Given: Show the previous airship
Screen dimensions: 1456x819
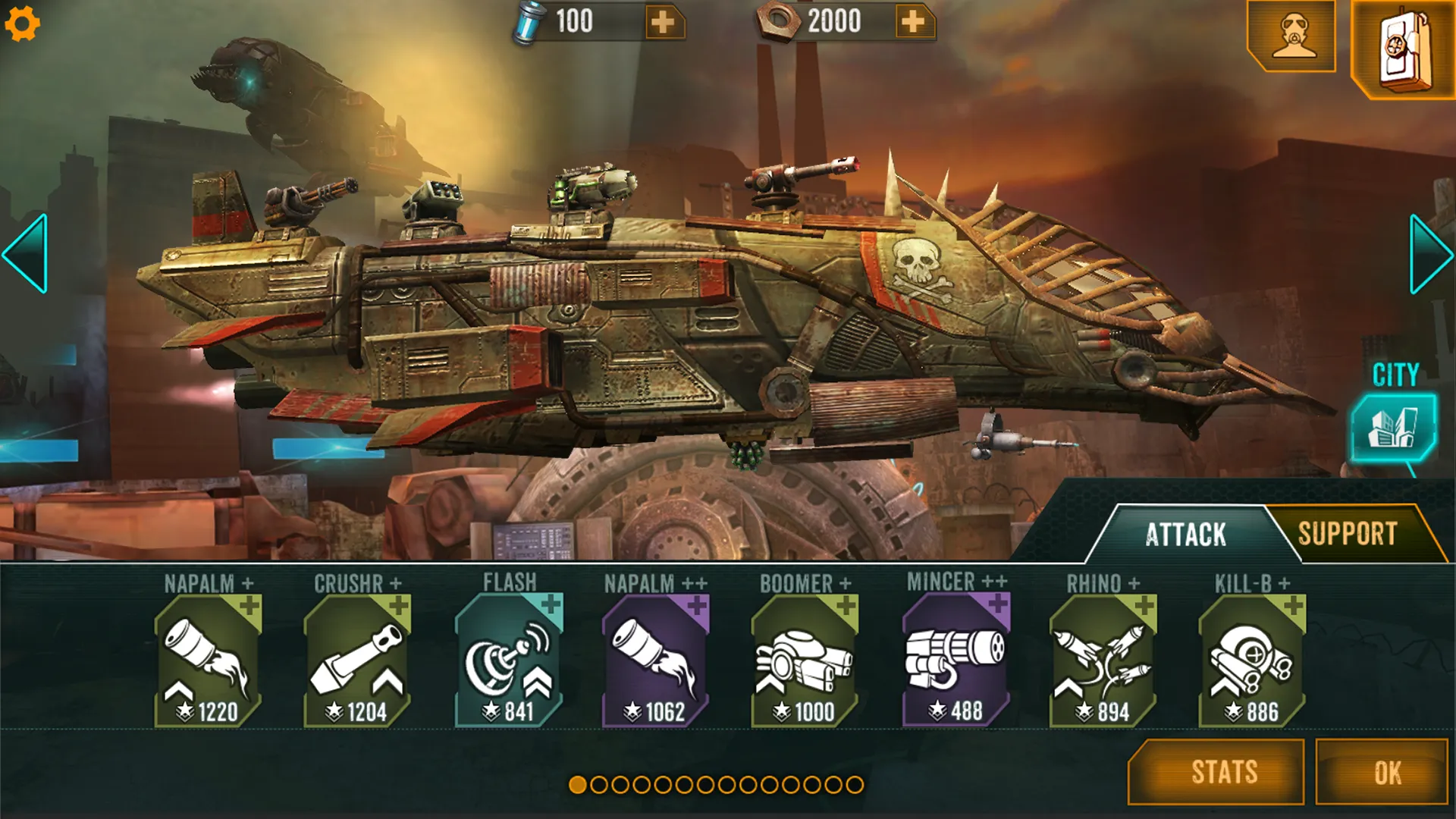Looking at the screenshot, I should 27,253.
